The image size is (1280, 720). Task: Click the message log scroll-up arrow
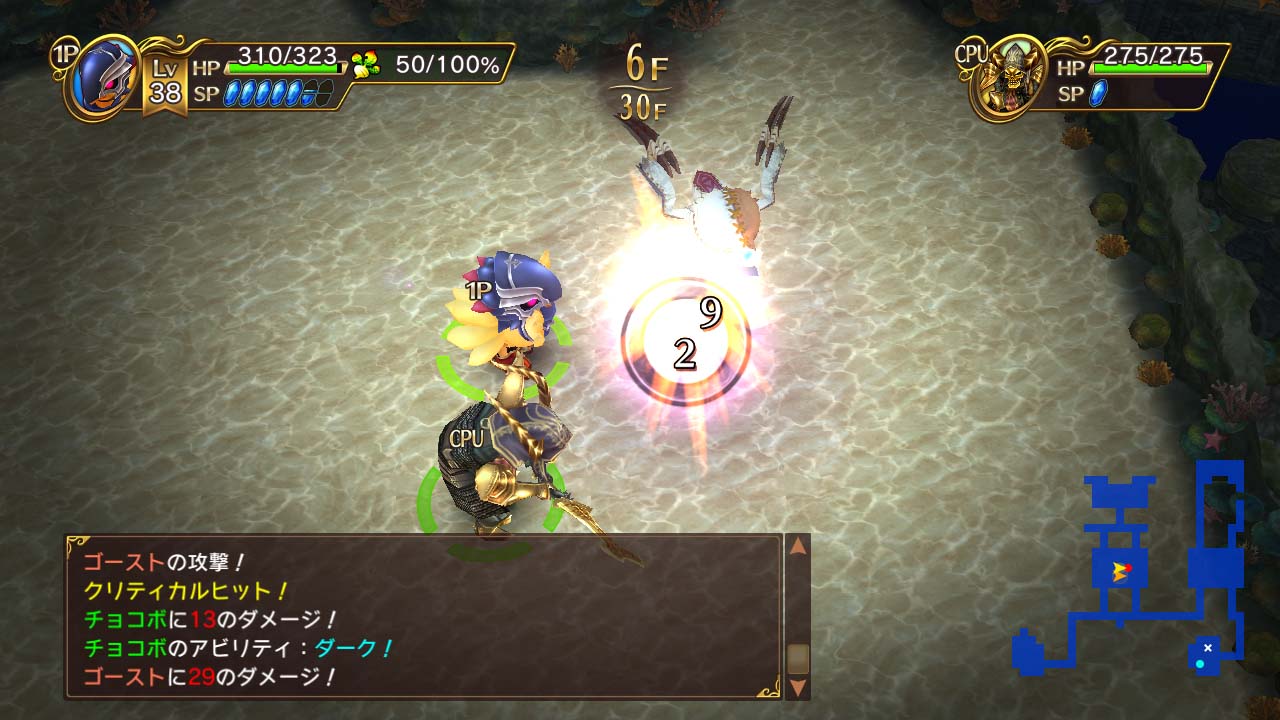(796, 548)
